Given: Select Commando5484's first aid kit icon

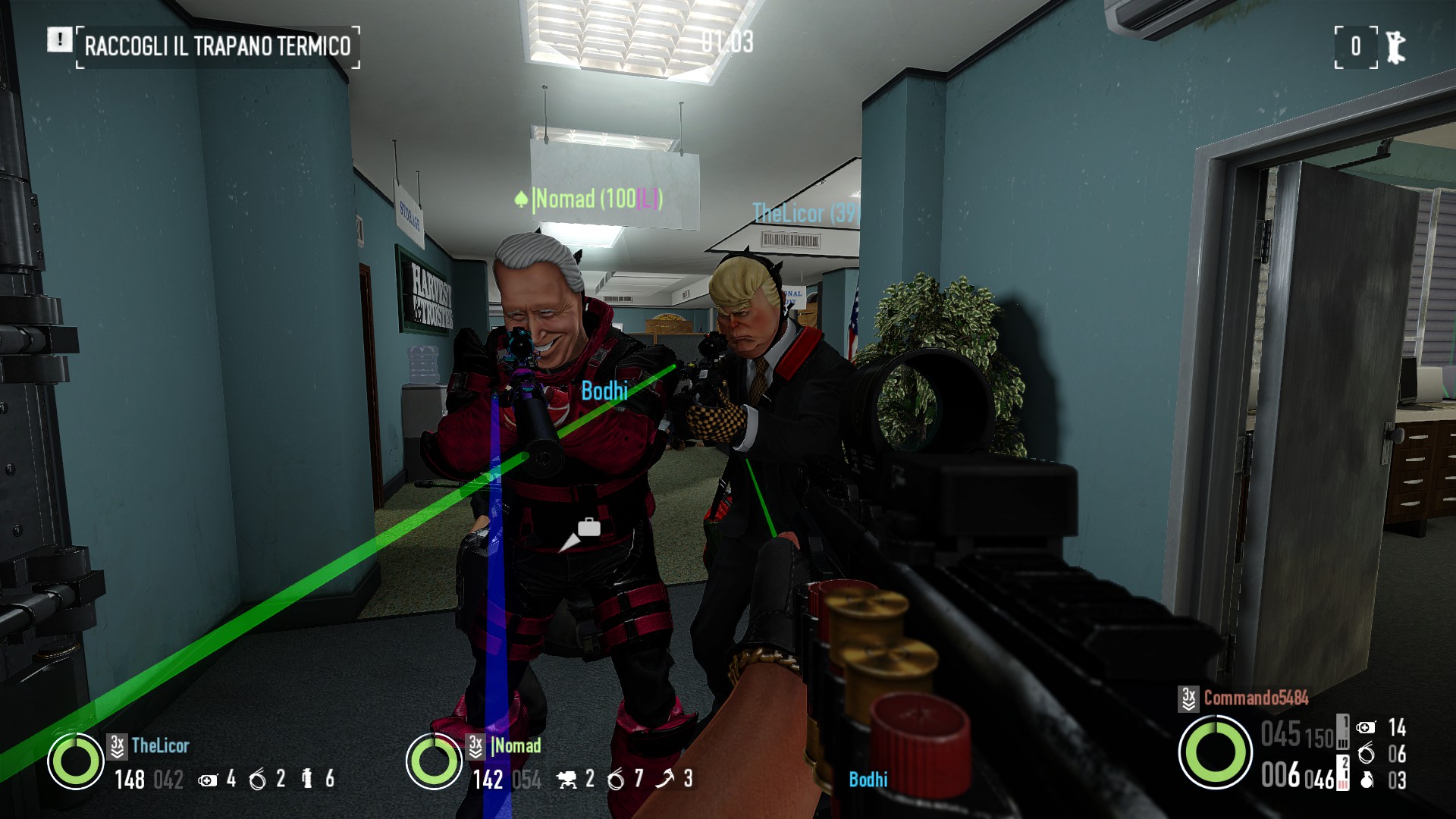Looking at the screenshot, I should pyautogui.click(x=1366, y=728).
